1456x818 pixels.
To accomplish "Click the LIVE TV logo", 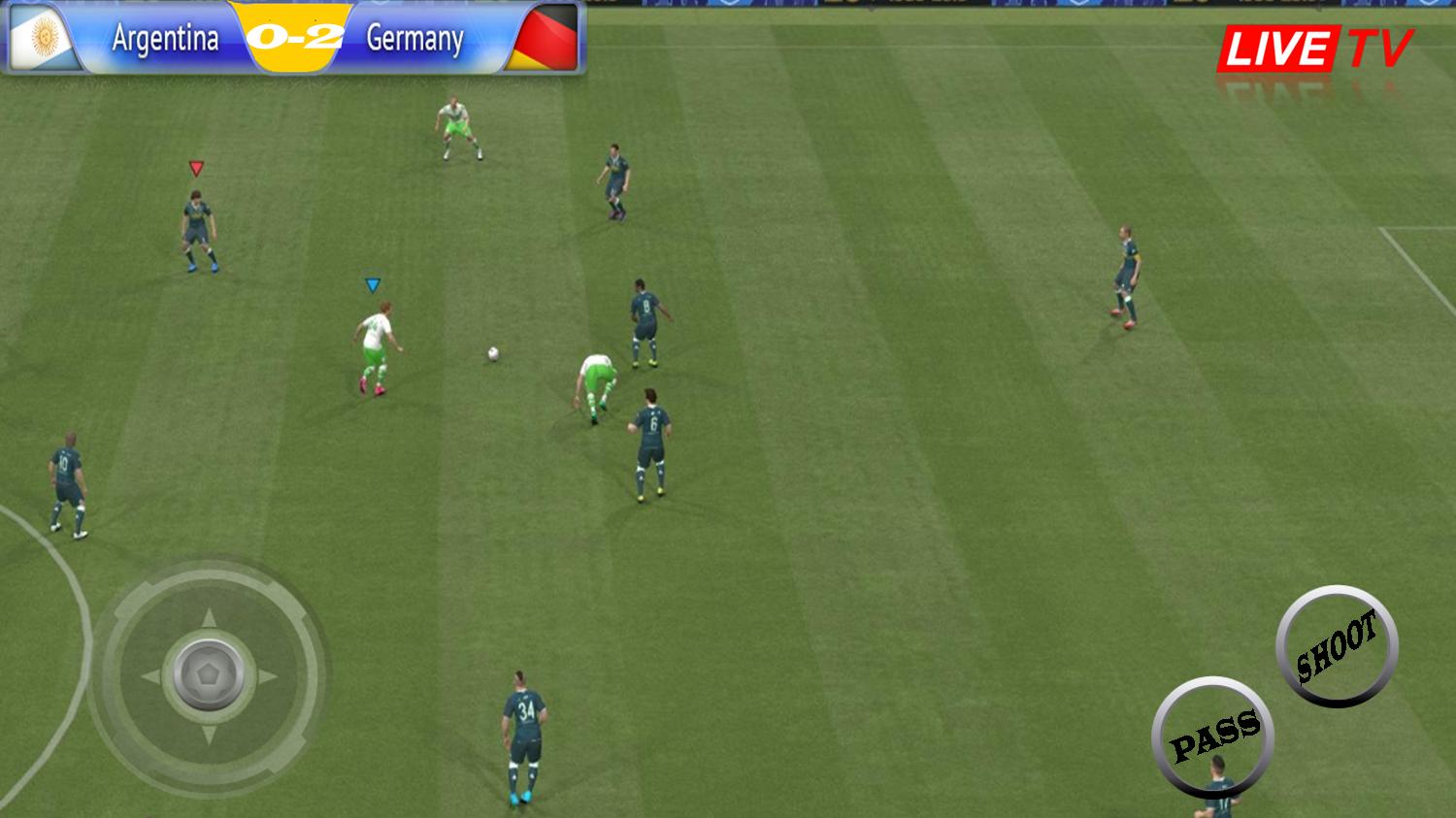I will (1315, 48).
